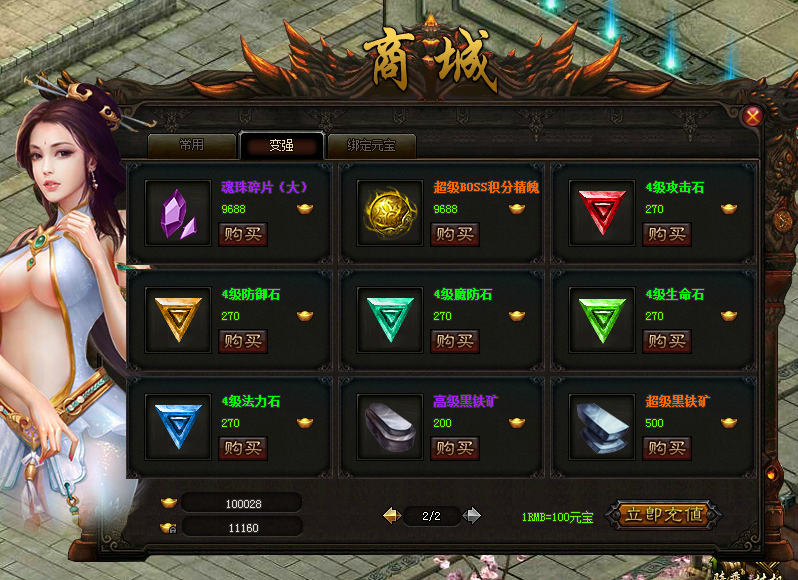The image size is (798, 580).
Task: Buy the 4级攻击石
Action: click(667, 234)
